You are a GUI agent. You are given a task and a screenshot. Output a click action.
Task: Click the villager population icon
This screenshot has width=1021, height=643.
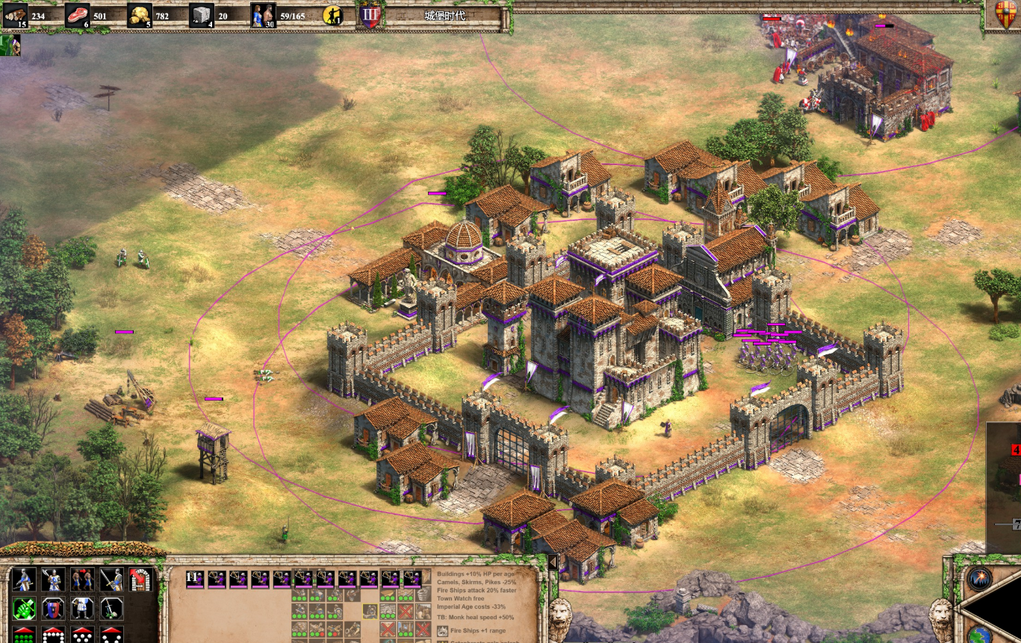point(263,15)
